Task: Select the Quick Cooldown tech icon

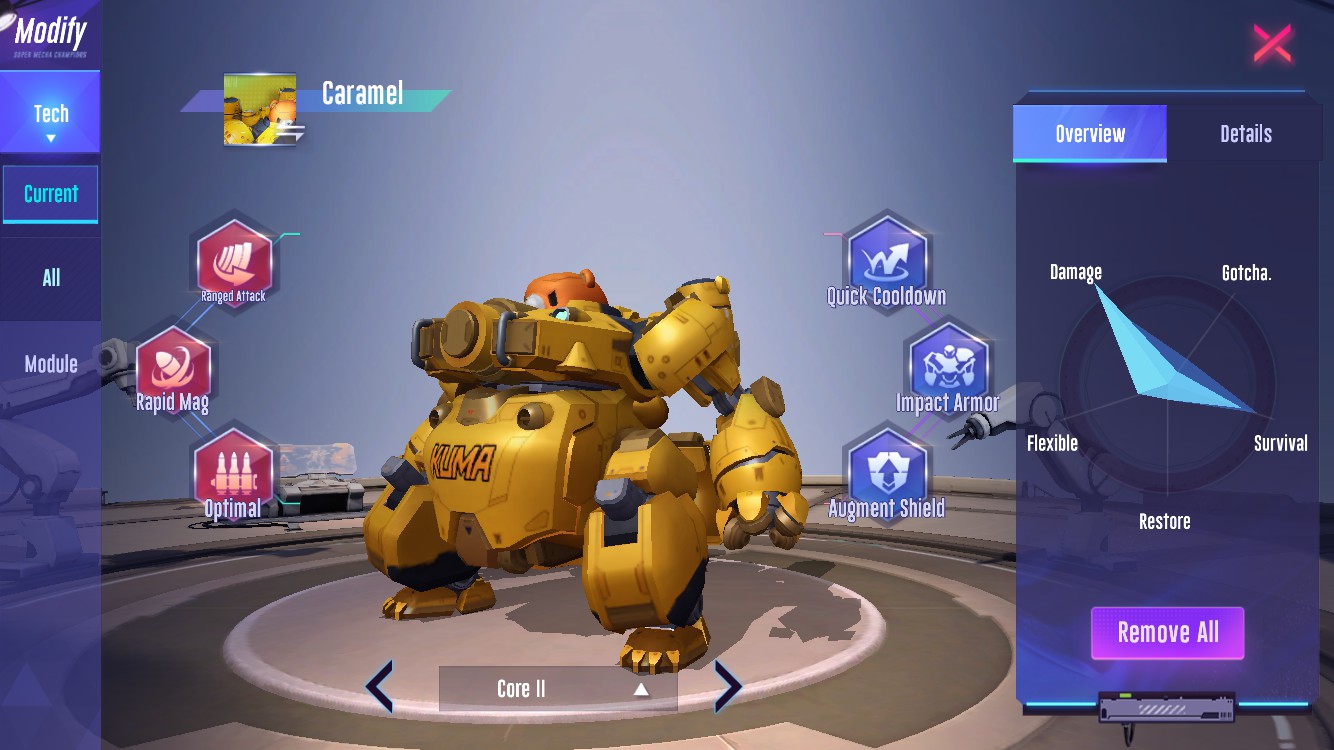Action: (x=886, y=259)
